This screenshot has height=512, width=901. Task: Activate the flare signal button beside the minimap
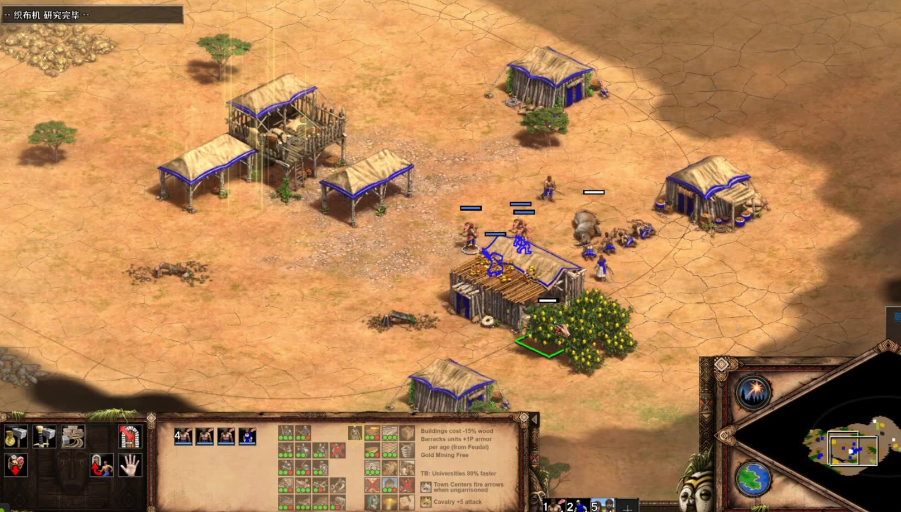[x=753, y=393]
